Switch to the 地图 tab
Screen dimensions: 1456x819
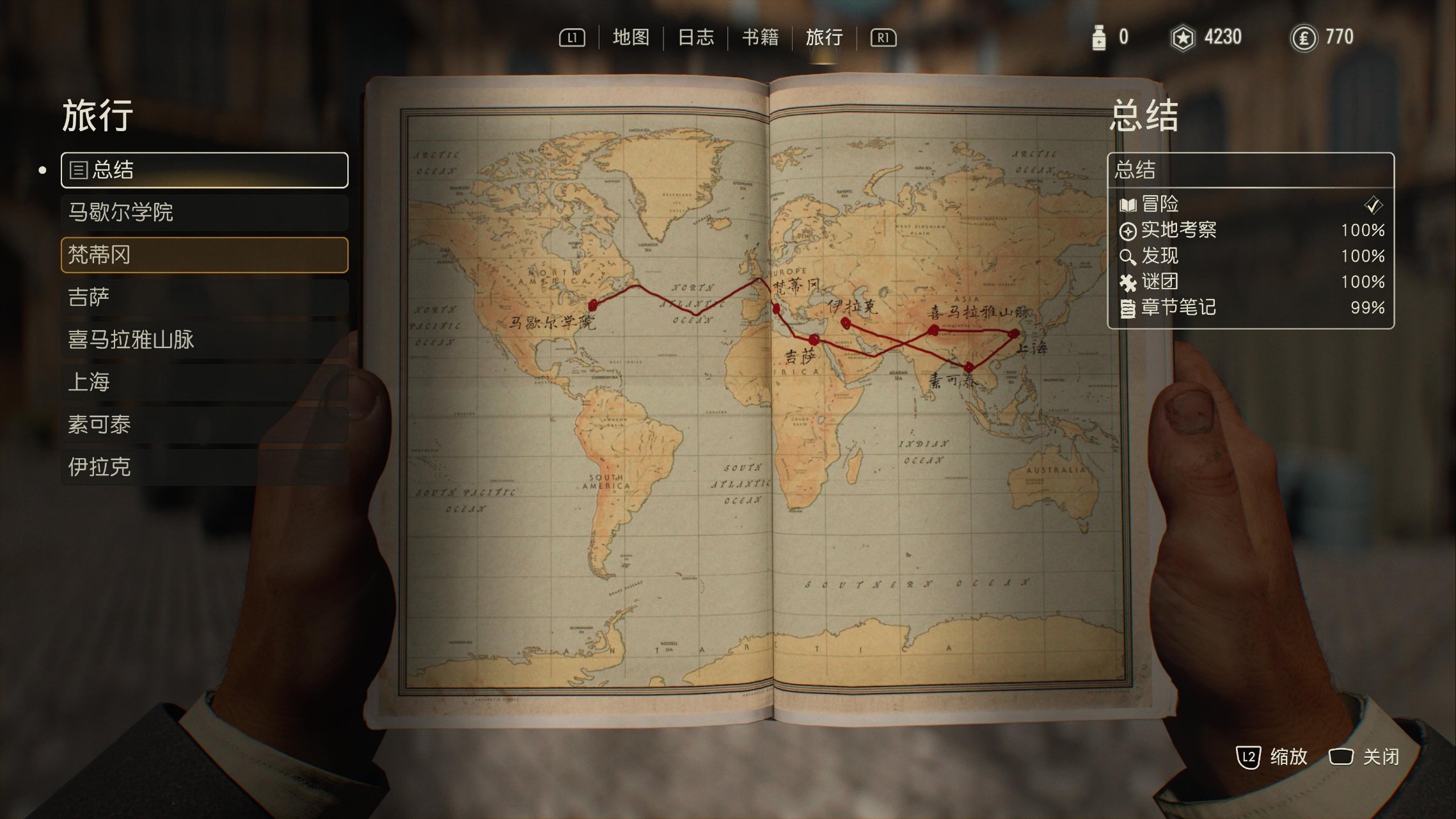631,38
